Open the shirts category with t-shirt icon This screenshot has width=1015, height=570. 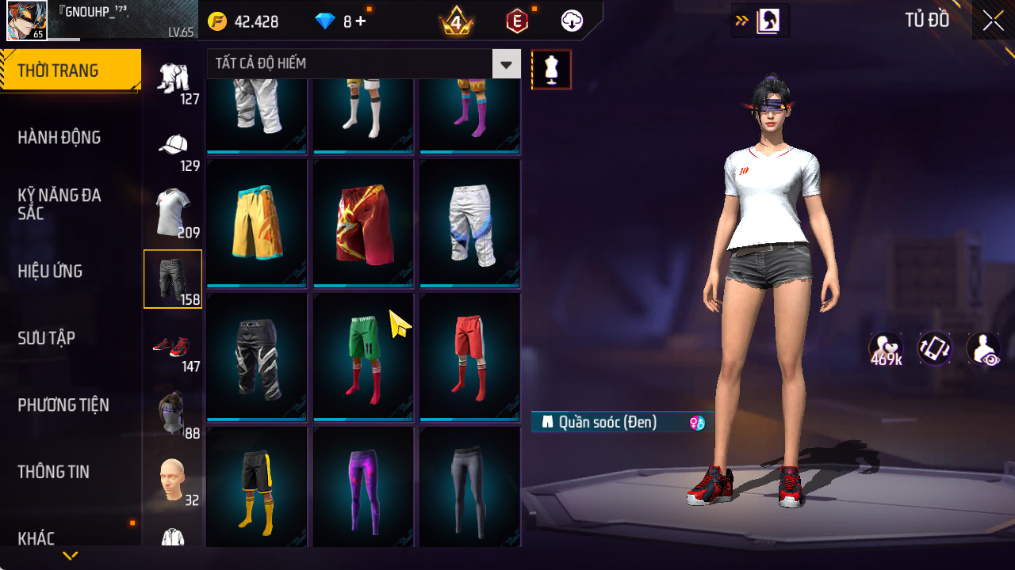pyautogui.click(x=173, y=211)
